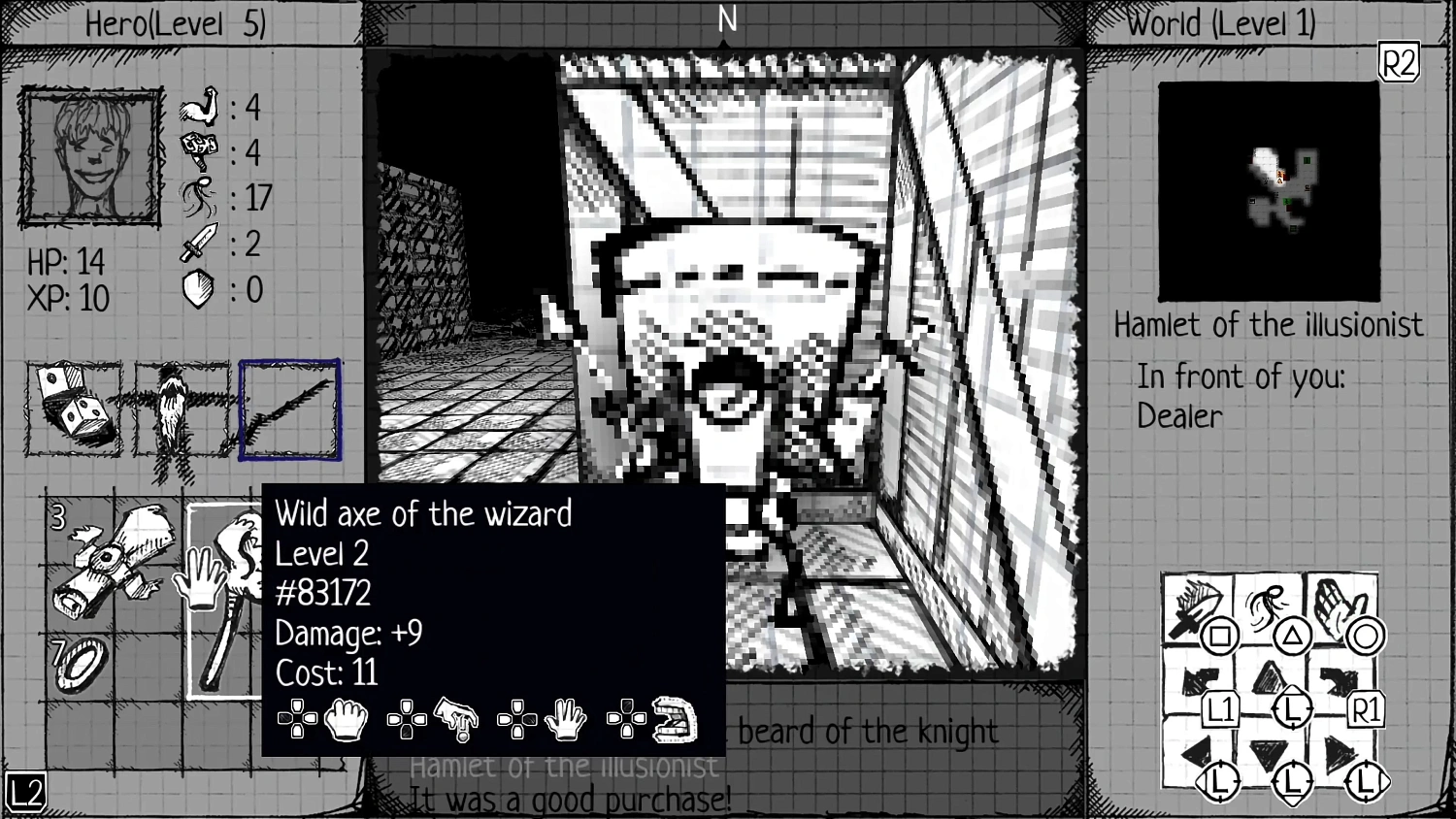Click the coin item numbered 7
Viewport: 1456px width, 819px height.
80,662
